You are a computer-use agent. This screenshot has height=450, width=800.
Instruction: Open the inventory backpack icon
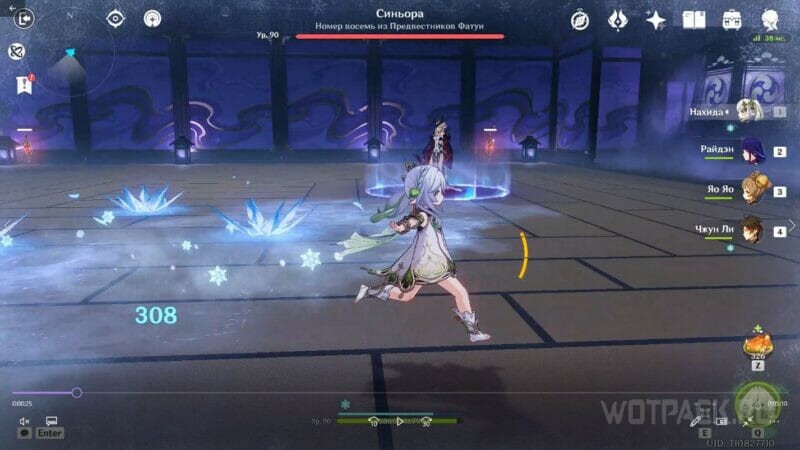pos(732,19)
